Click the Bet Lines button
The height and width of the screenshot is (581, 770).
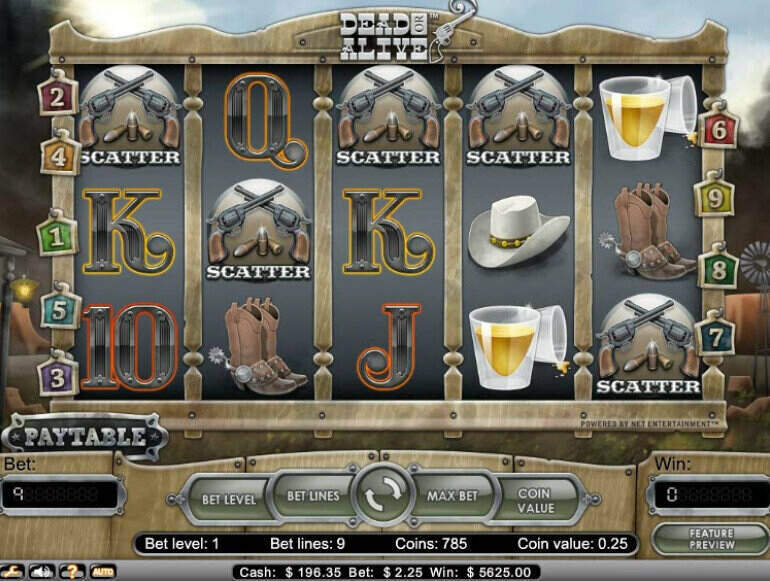312,496
